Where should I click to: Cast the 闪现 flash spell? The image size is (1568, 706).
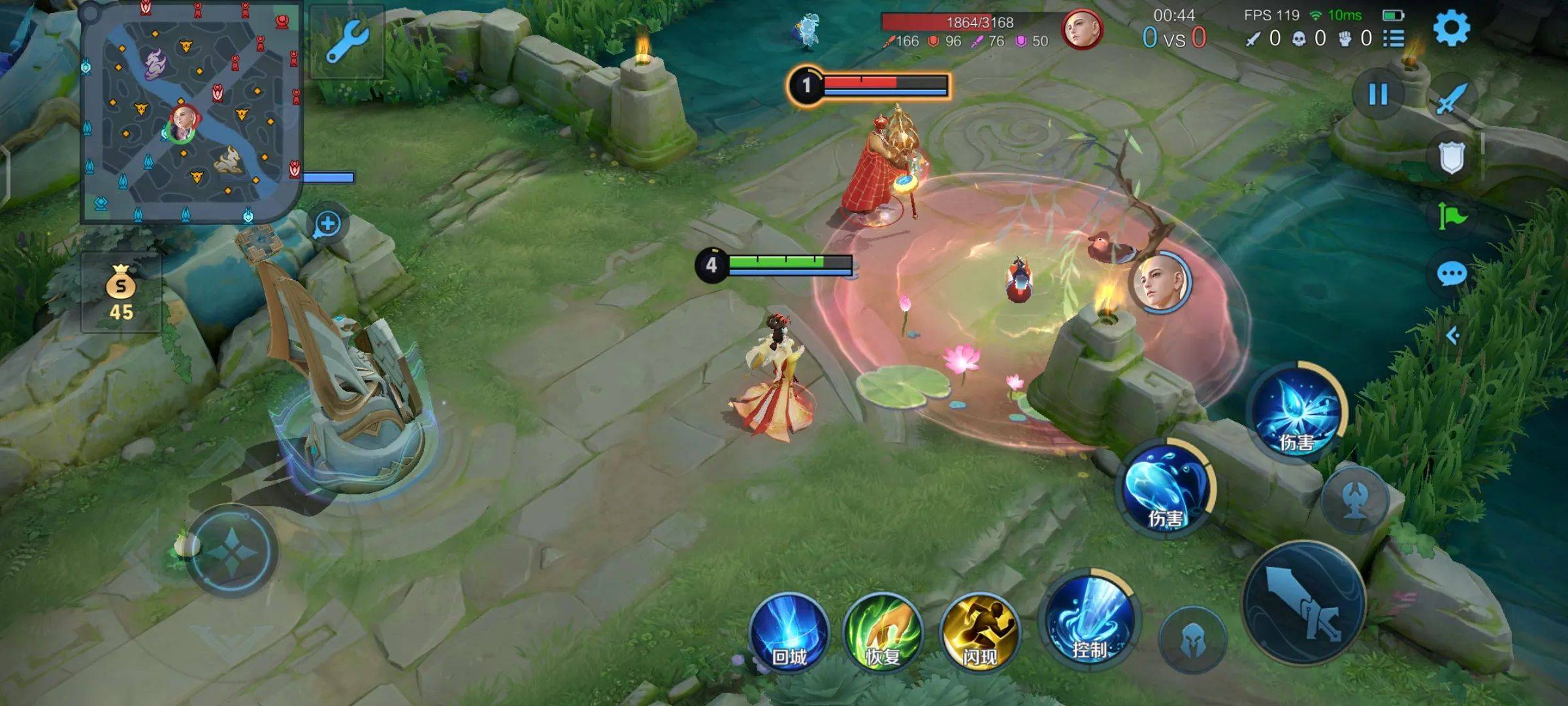pyautogui.click(x=979, y=632)
